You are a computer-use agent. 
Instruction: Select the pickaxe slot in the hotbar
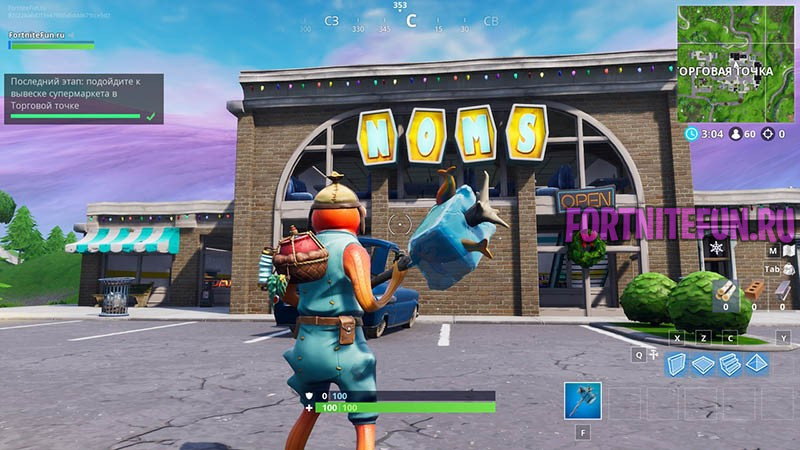(582, 400)
